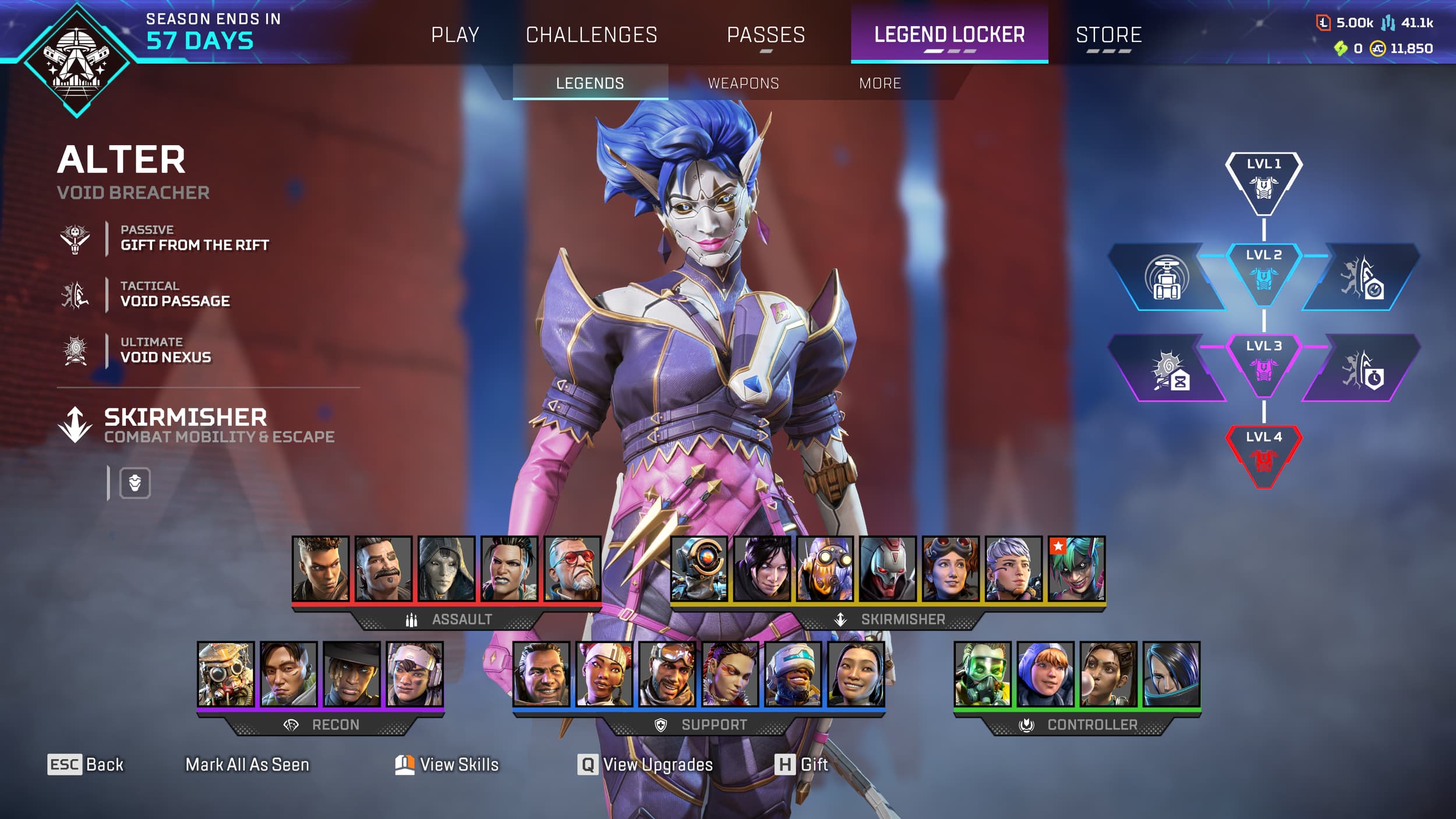1456x819 pixels.
Task: Click the View Skills book icon
Action: [404, 764]
